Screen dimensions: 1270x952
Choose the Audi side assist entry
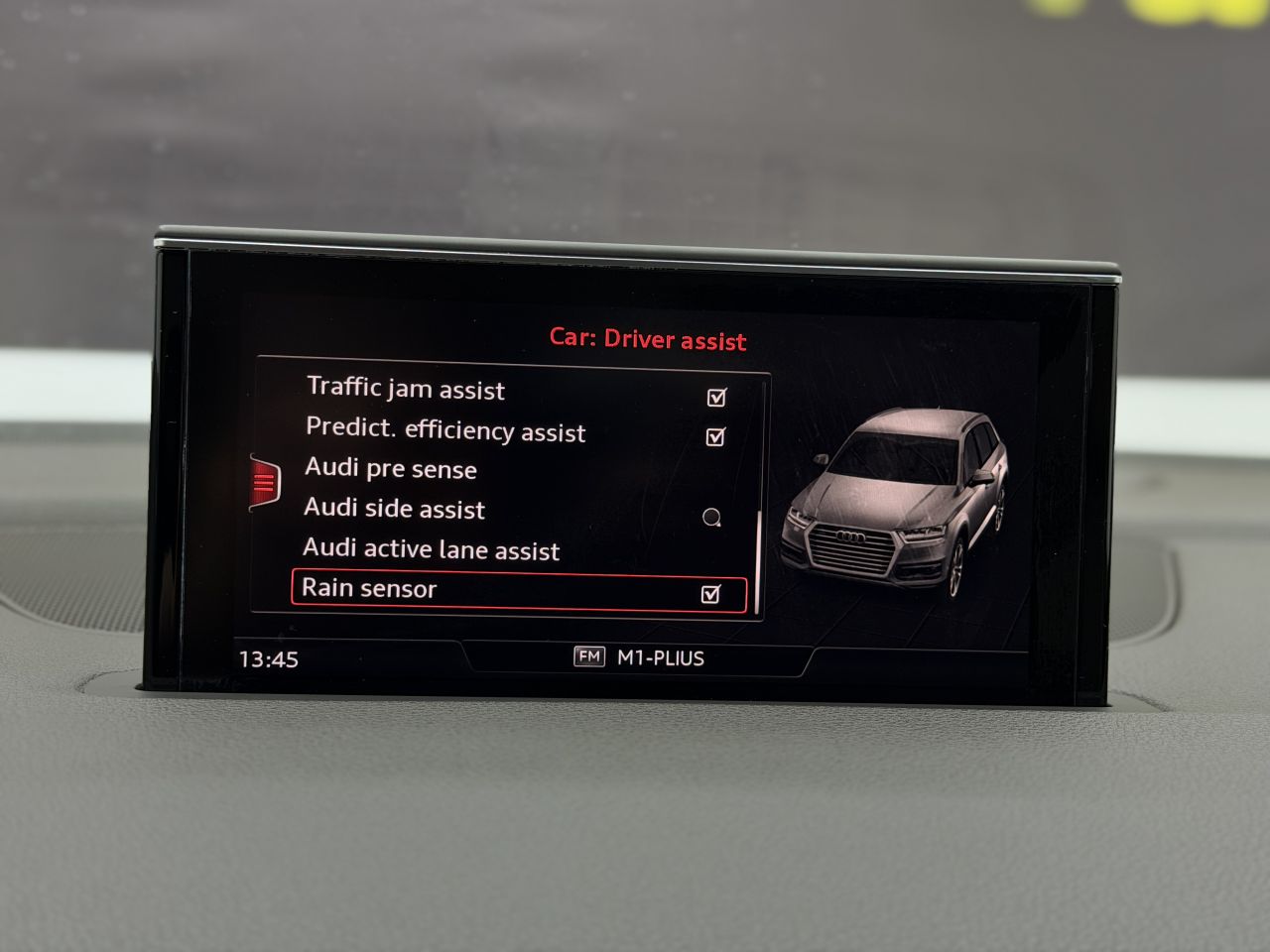click(395, 509)
